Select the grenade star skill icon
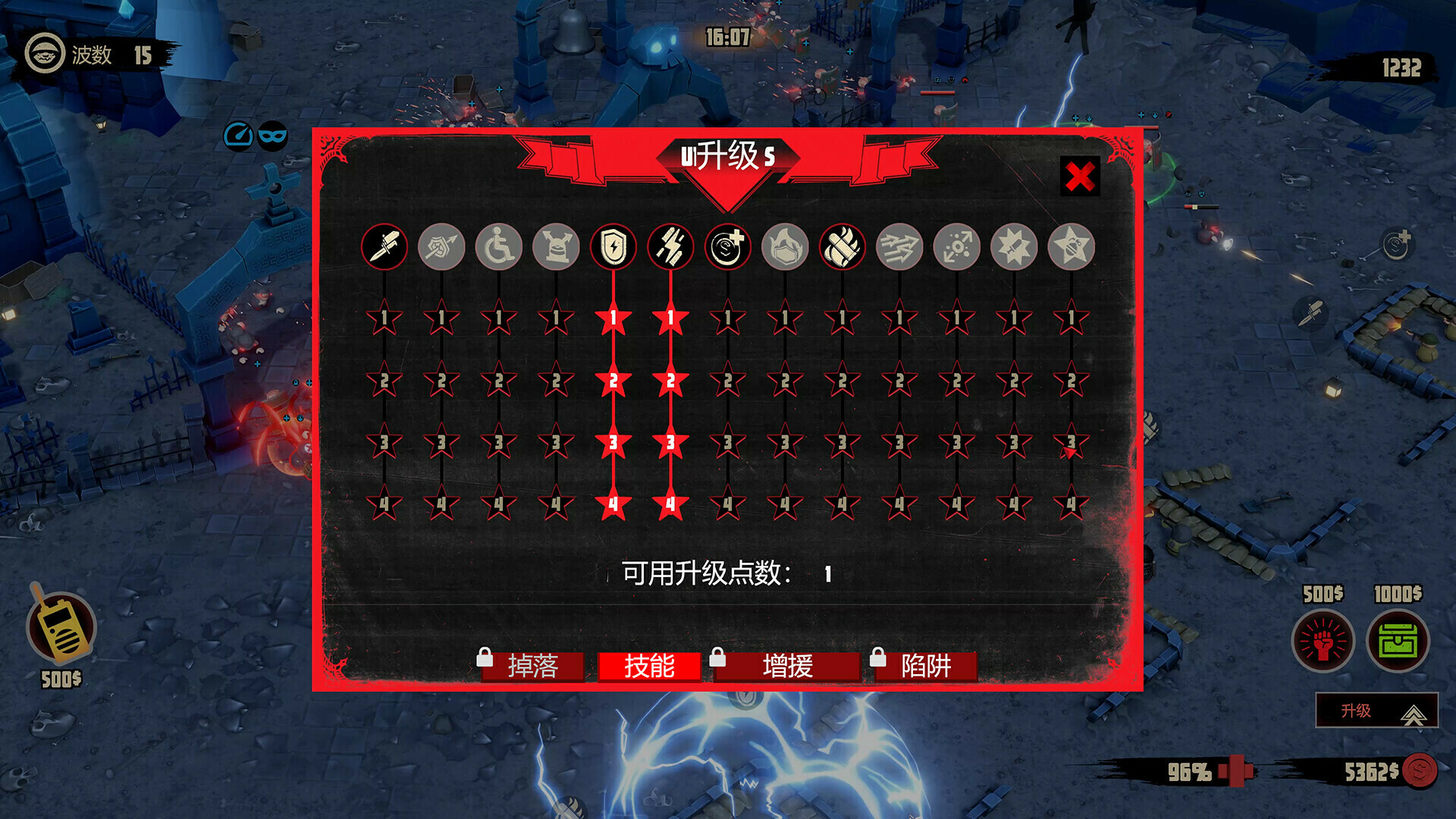The image size is (1456, 819). coord(1069,246)
